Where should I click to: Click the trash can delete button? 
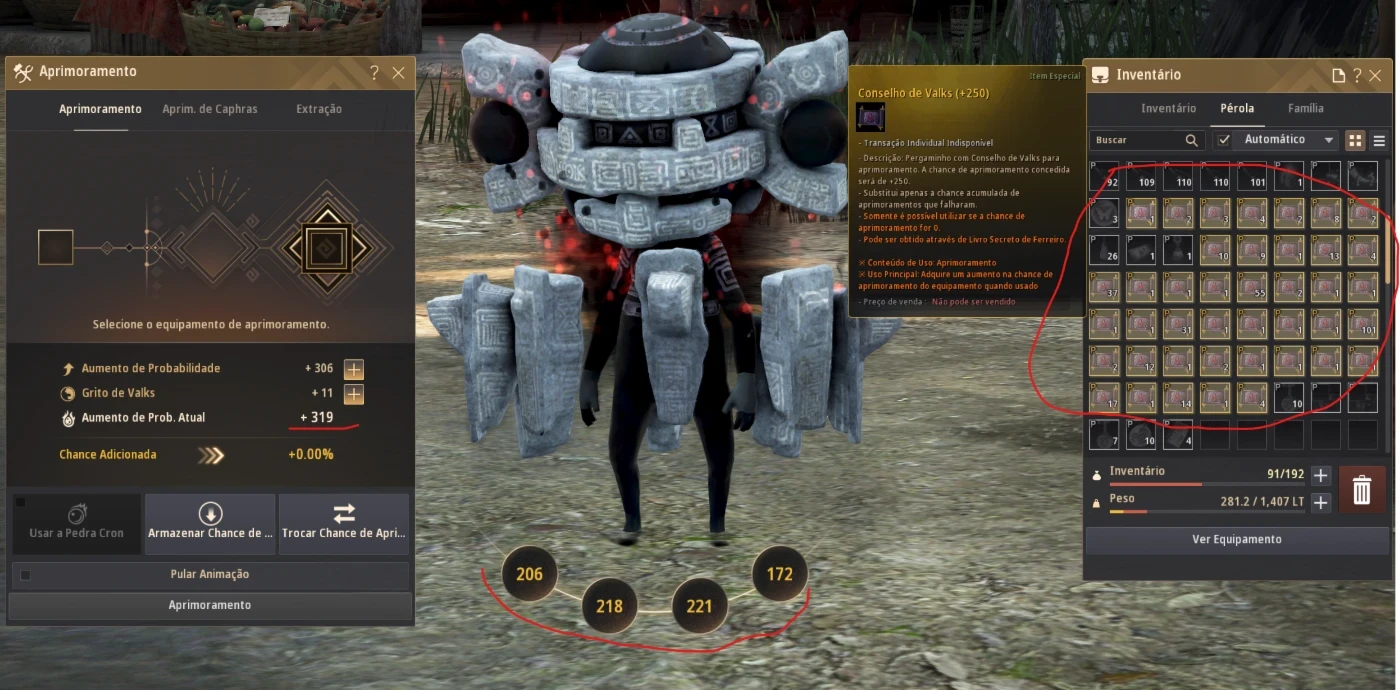pyautogui.click(x=1361, y=490)
